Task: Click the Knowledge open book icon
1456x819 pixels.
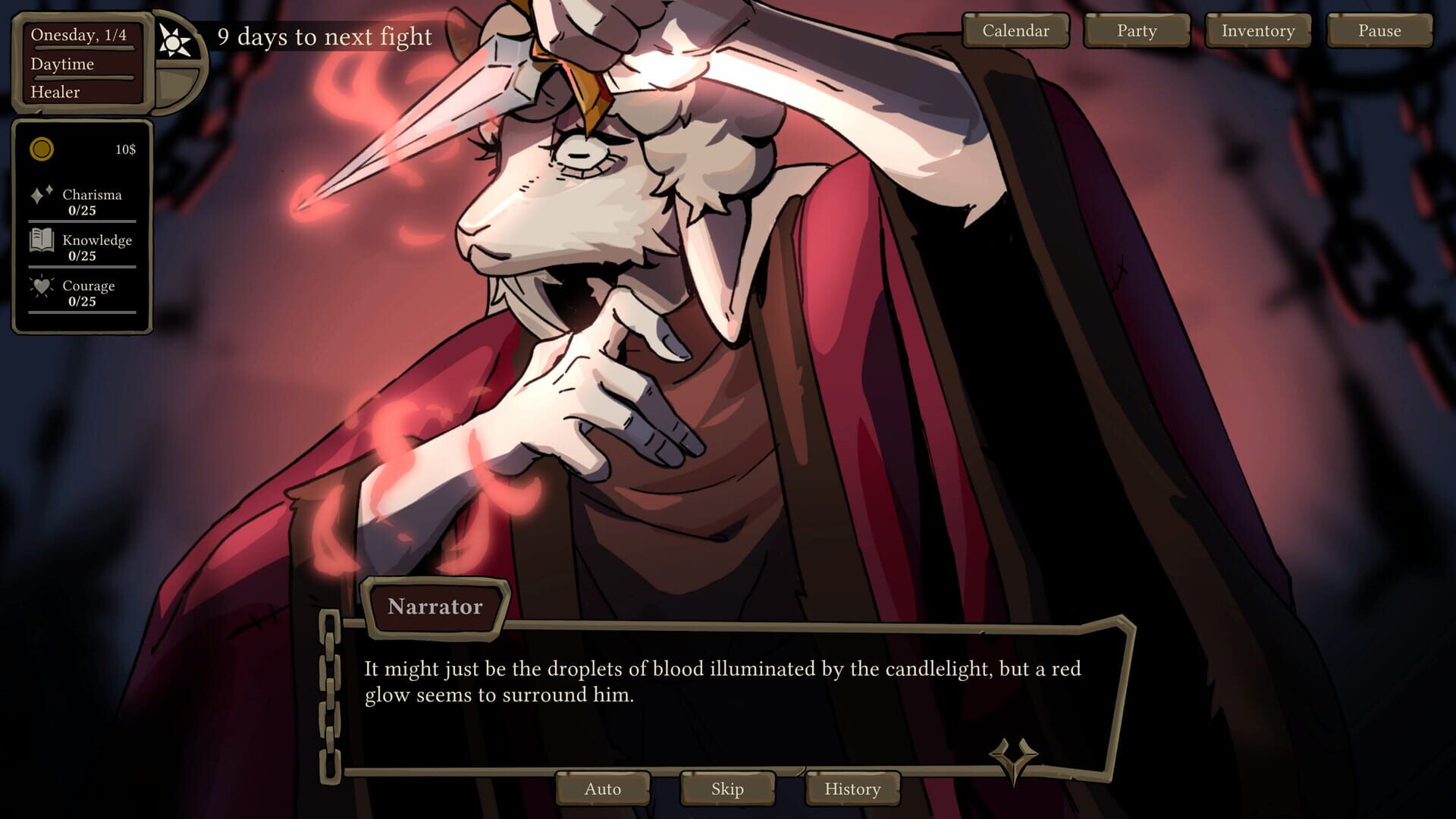Action: pos(43,241)
